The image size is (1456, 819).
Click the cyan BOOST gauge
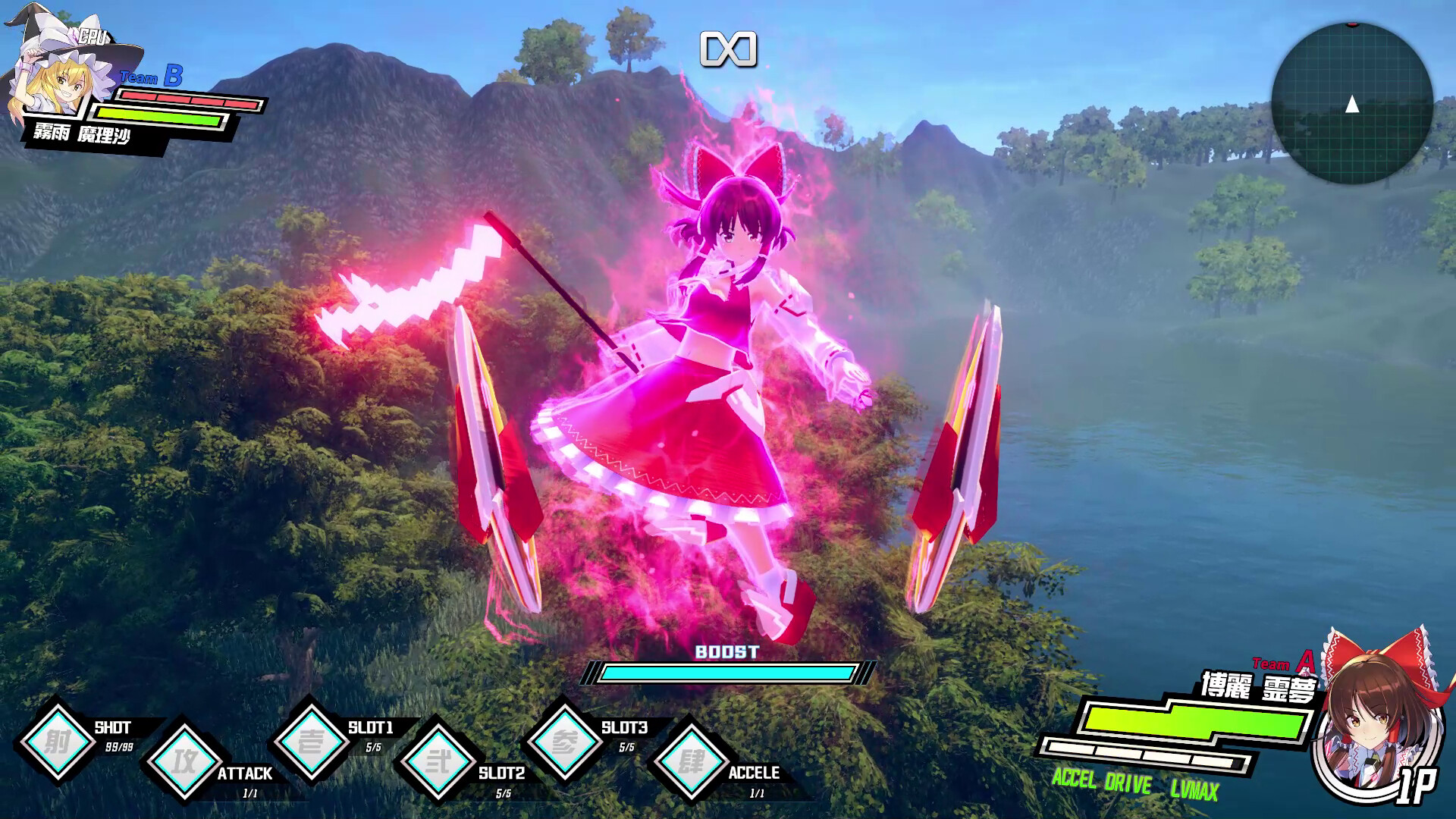[x=727, y=670]
